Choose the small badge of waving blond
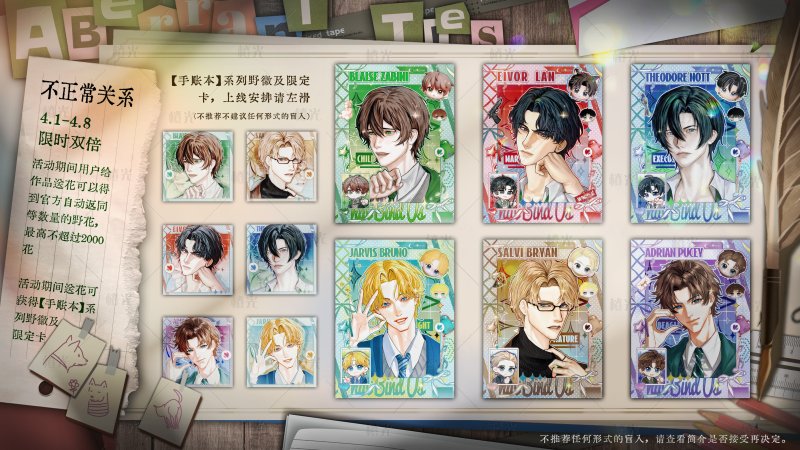 (x=273, y=348)
